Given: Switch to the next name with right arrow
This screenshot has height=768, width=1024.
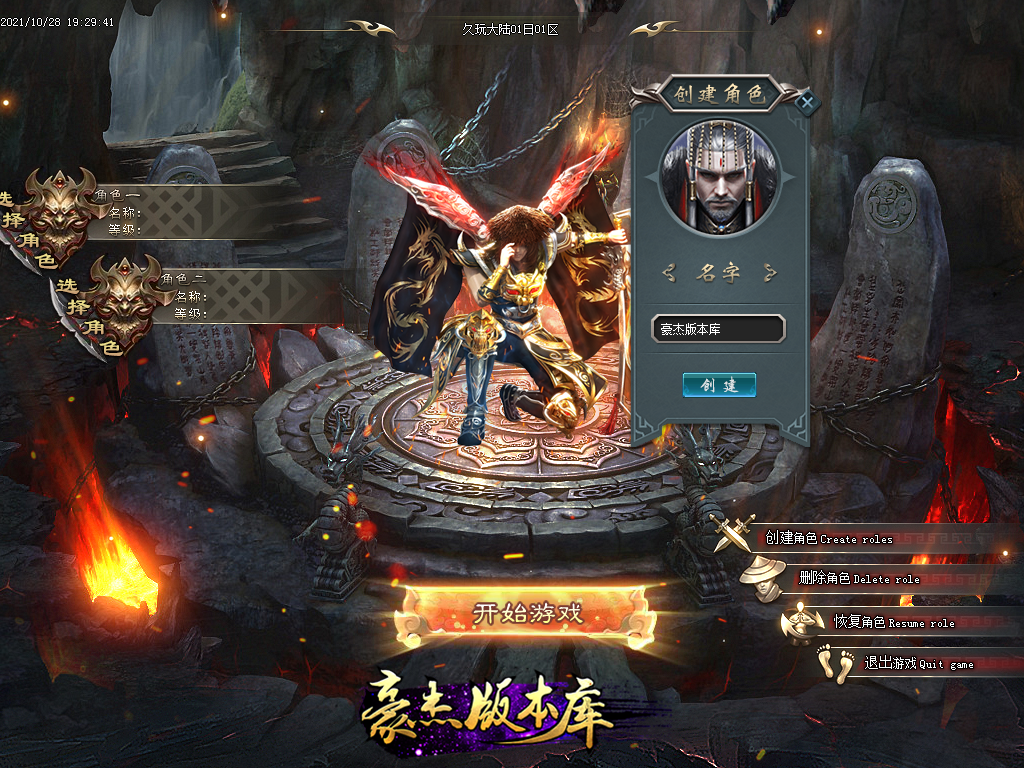Looking at the screenshot, I should 769,271.
